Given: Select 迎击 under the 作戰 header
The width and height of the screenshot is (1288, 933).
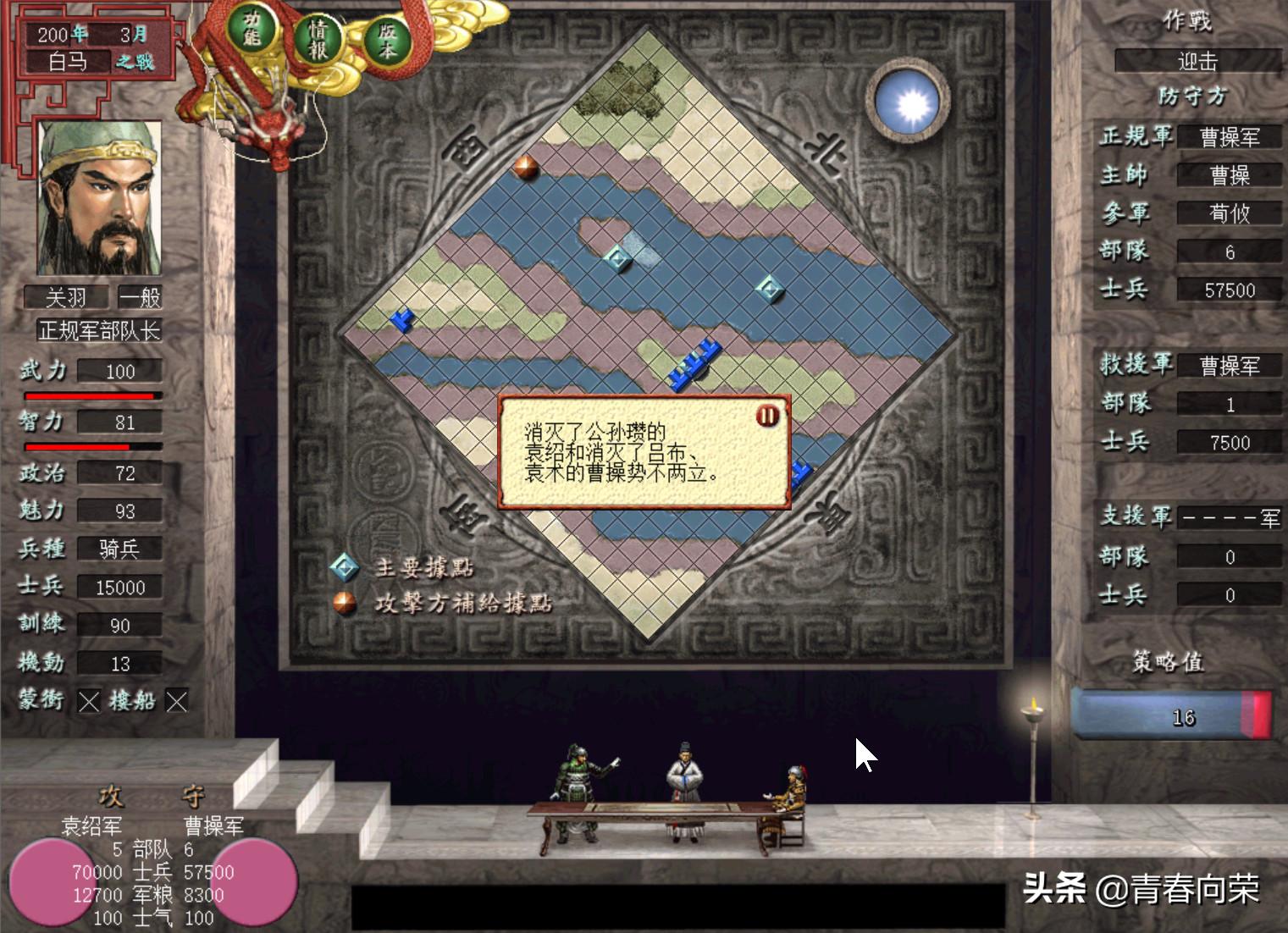Looking at the screenshot, I should (1197, 61).
